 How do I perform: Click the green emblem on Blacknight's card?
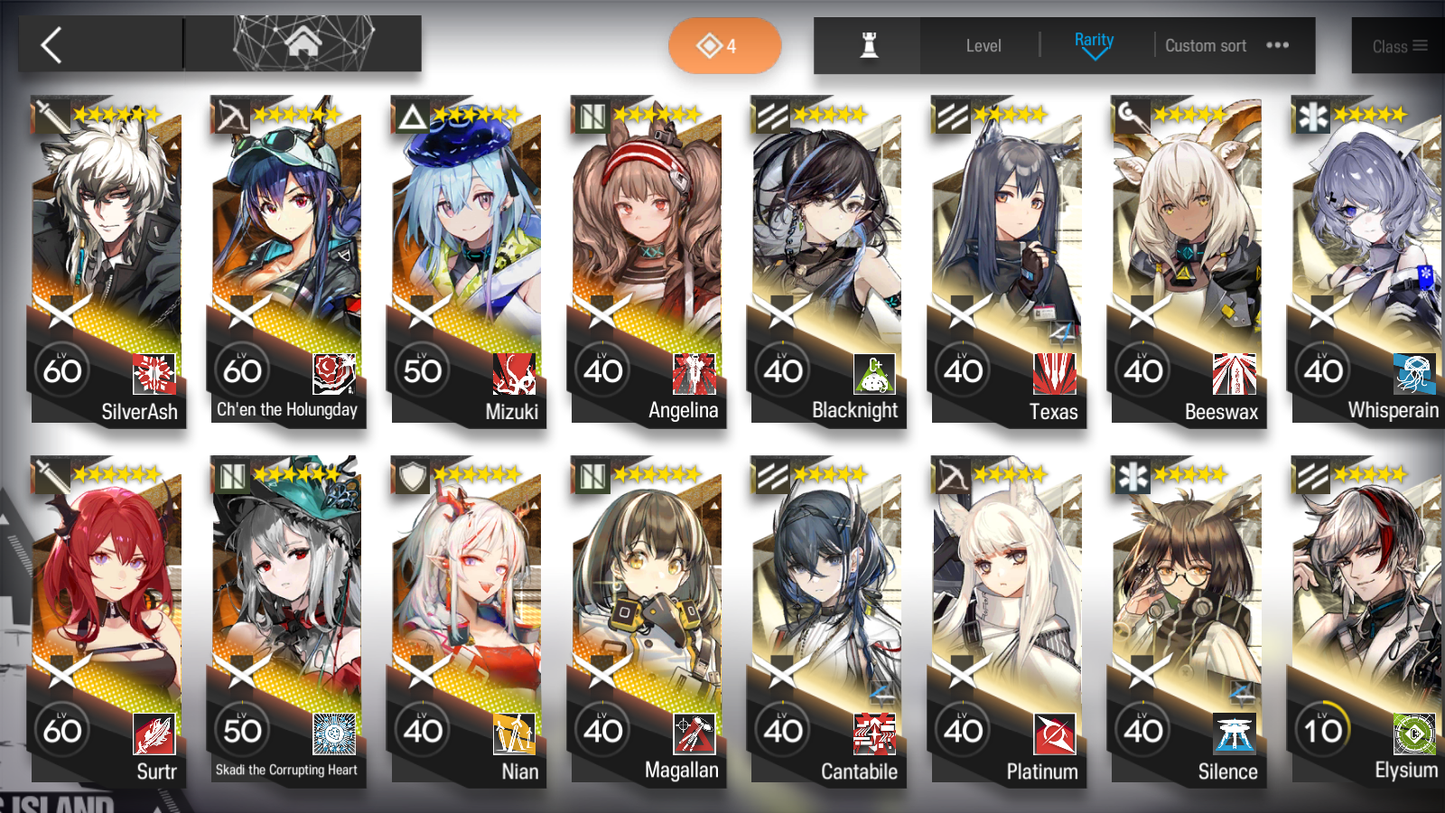pyautogui.click(x=874, y=372)
